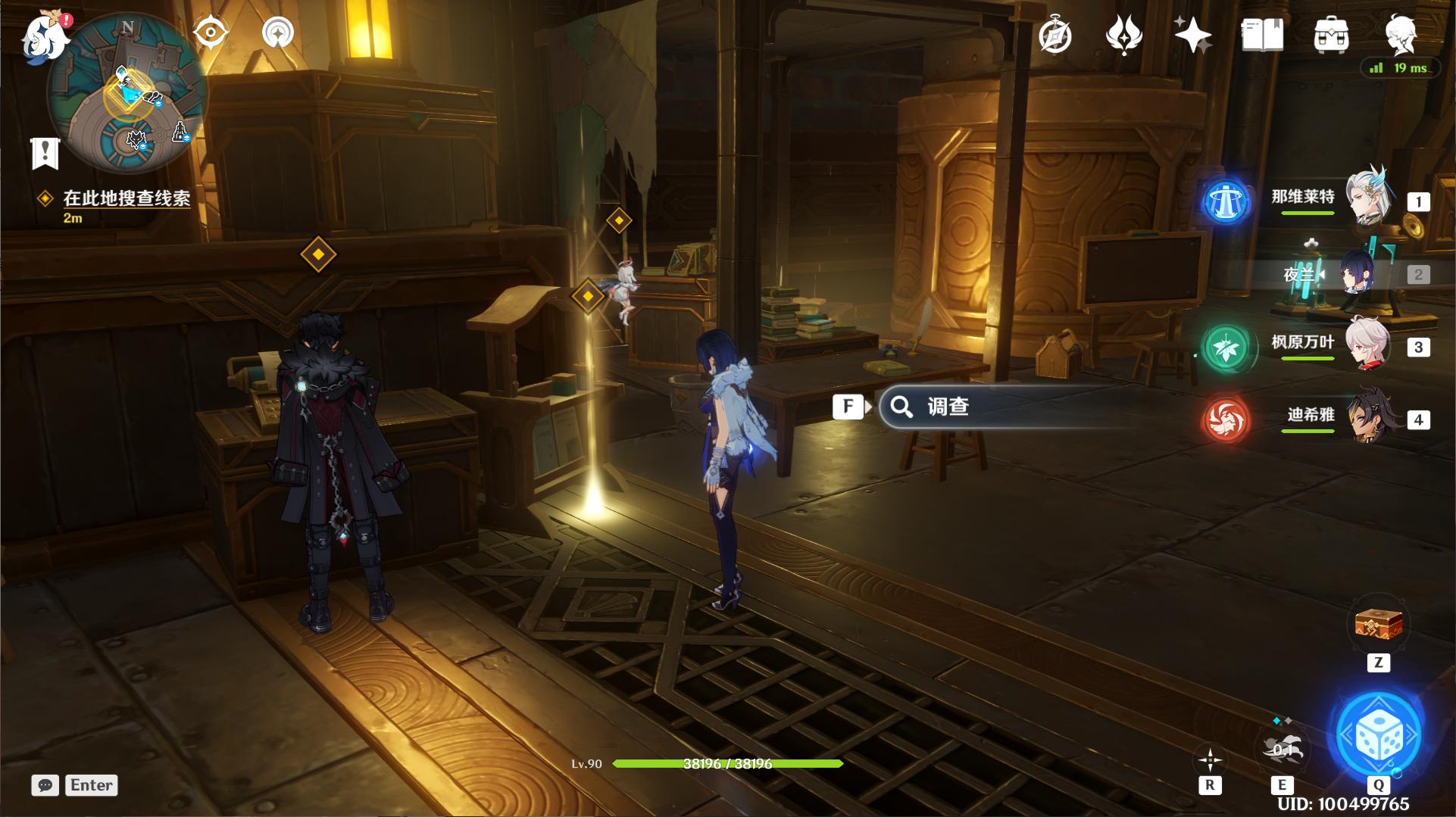The height and width of the screenshot is (817, 1456).
Task: Select the tracked quest objective 在此地搜查线索
Action: coord(127,198)
